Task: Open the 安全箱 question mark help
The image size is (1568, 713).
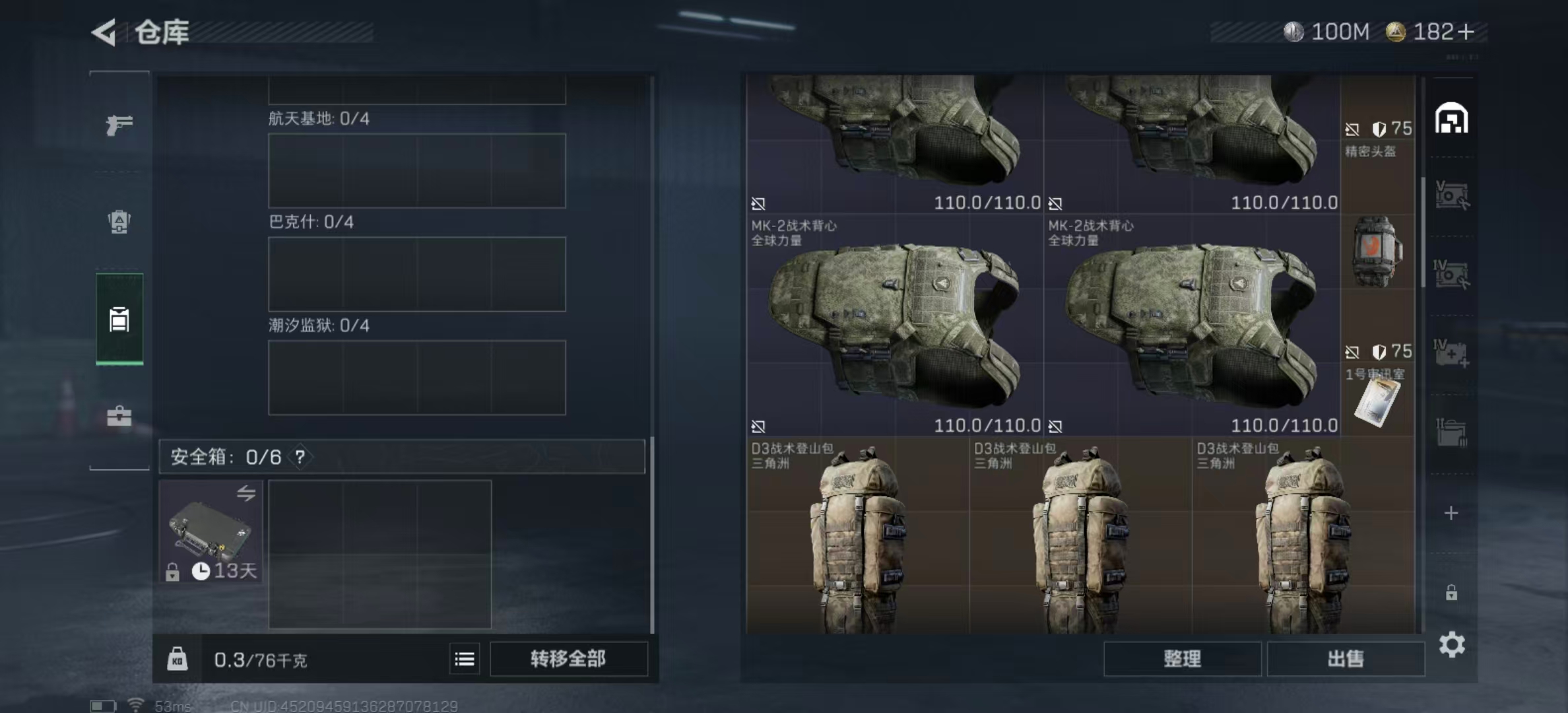Action: click(300, 457)
